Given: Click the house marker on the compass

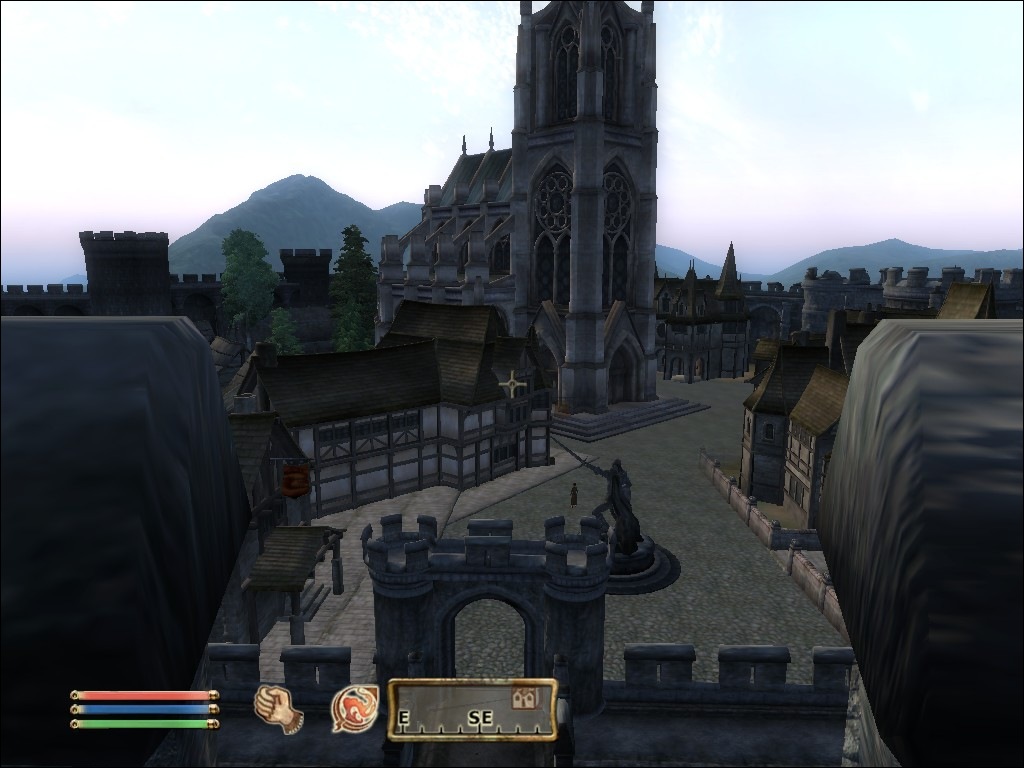Looking at the screenshot, I should pos(524,698).
